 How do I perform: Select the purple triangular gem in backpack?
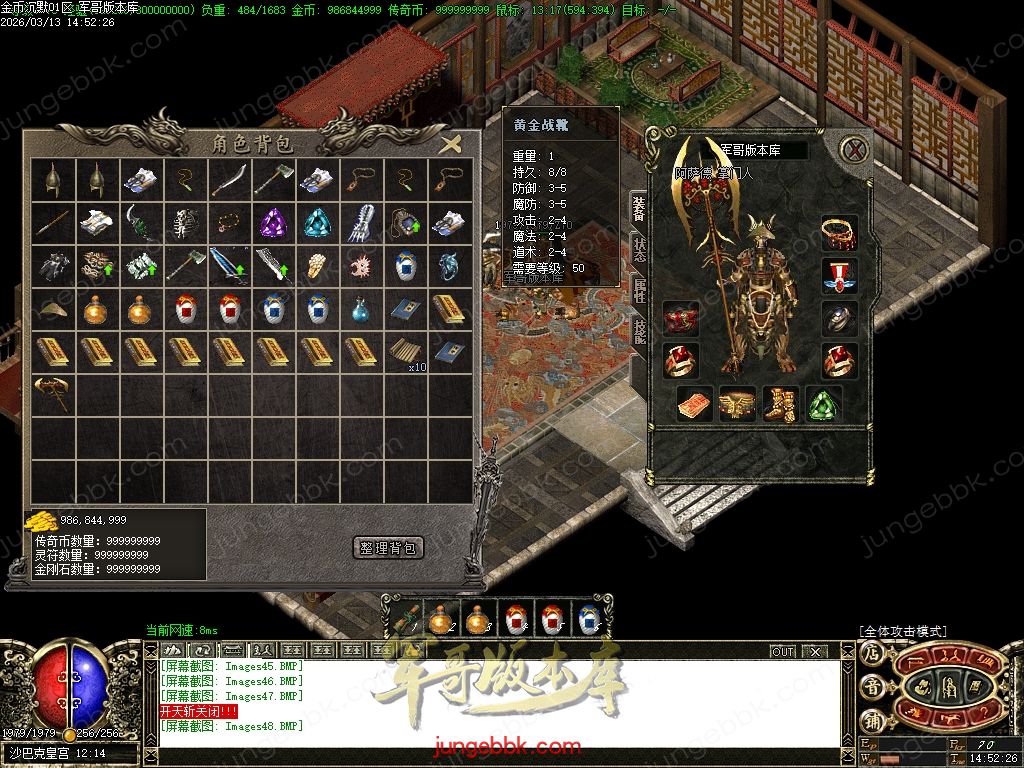tap(273, 223)
